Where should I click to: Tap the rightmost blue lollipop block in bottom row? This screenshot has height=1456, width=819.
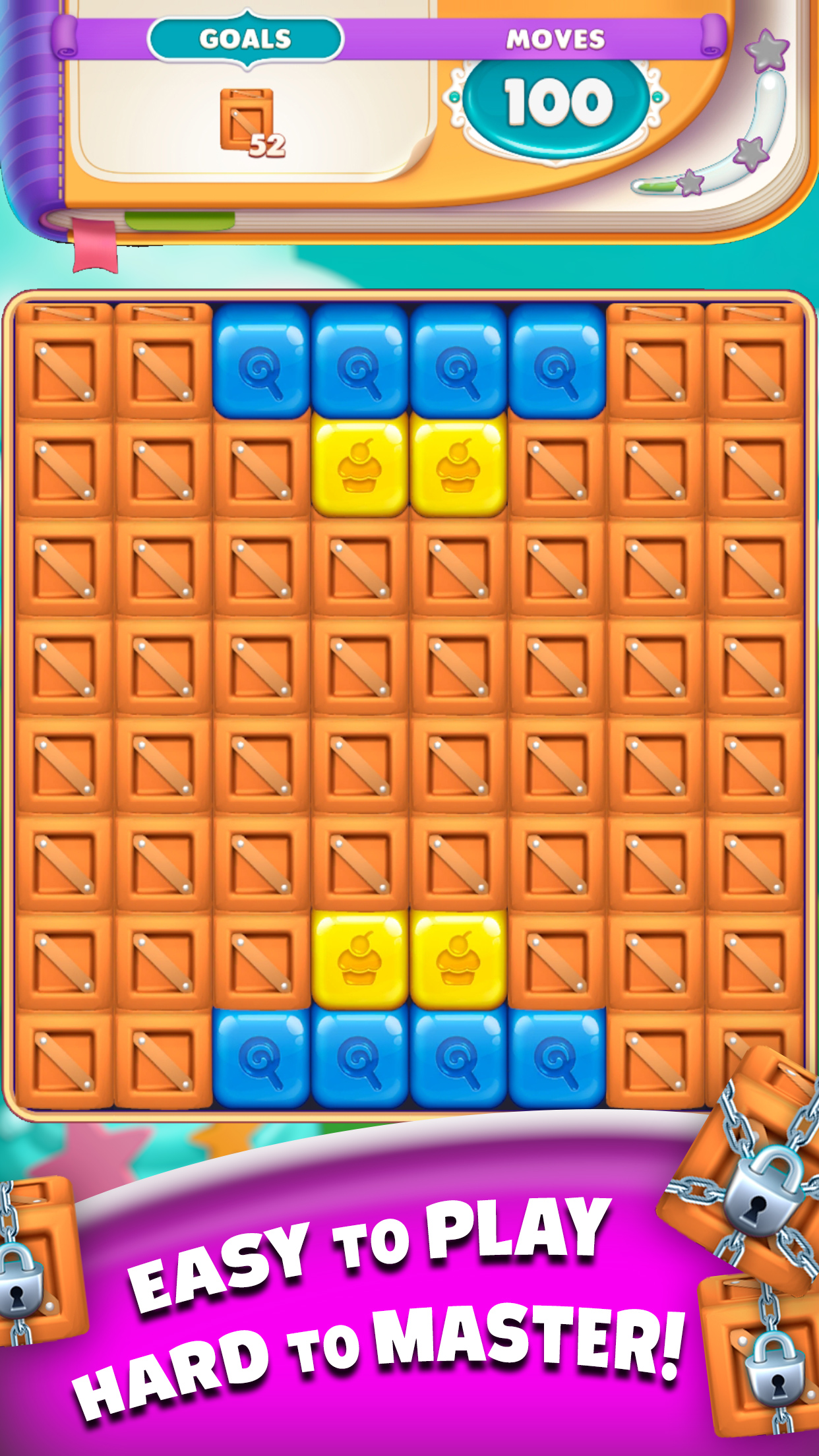coord(557,1058)
